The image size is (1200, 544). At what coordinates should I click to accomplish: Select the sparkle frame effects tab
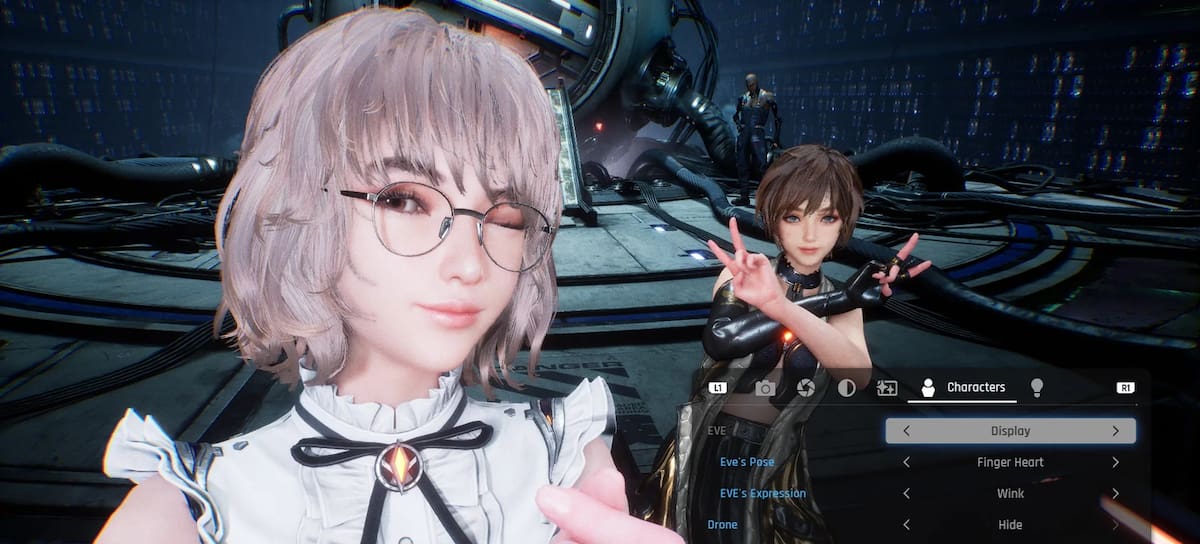pyautogui.click(x=887, y=388)
